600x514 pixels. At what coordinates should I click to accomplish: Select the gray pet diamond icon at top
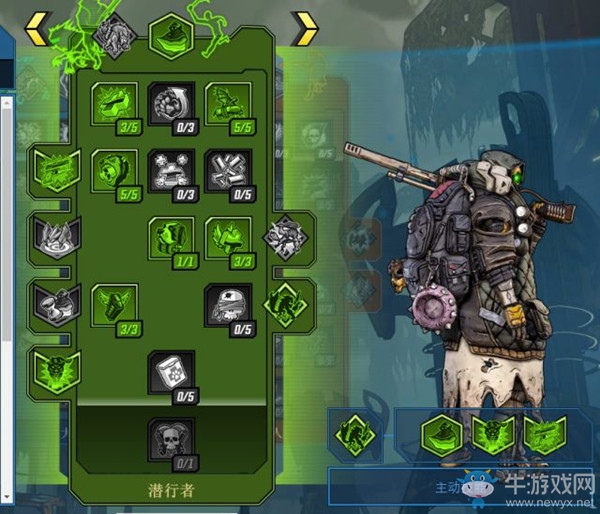[x=115, y=34]
